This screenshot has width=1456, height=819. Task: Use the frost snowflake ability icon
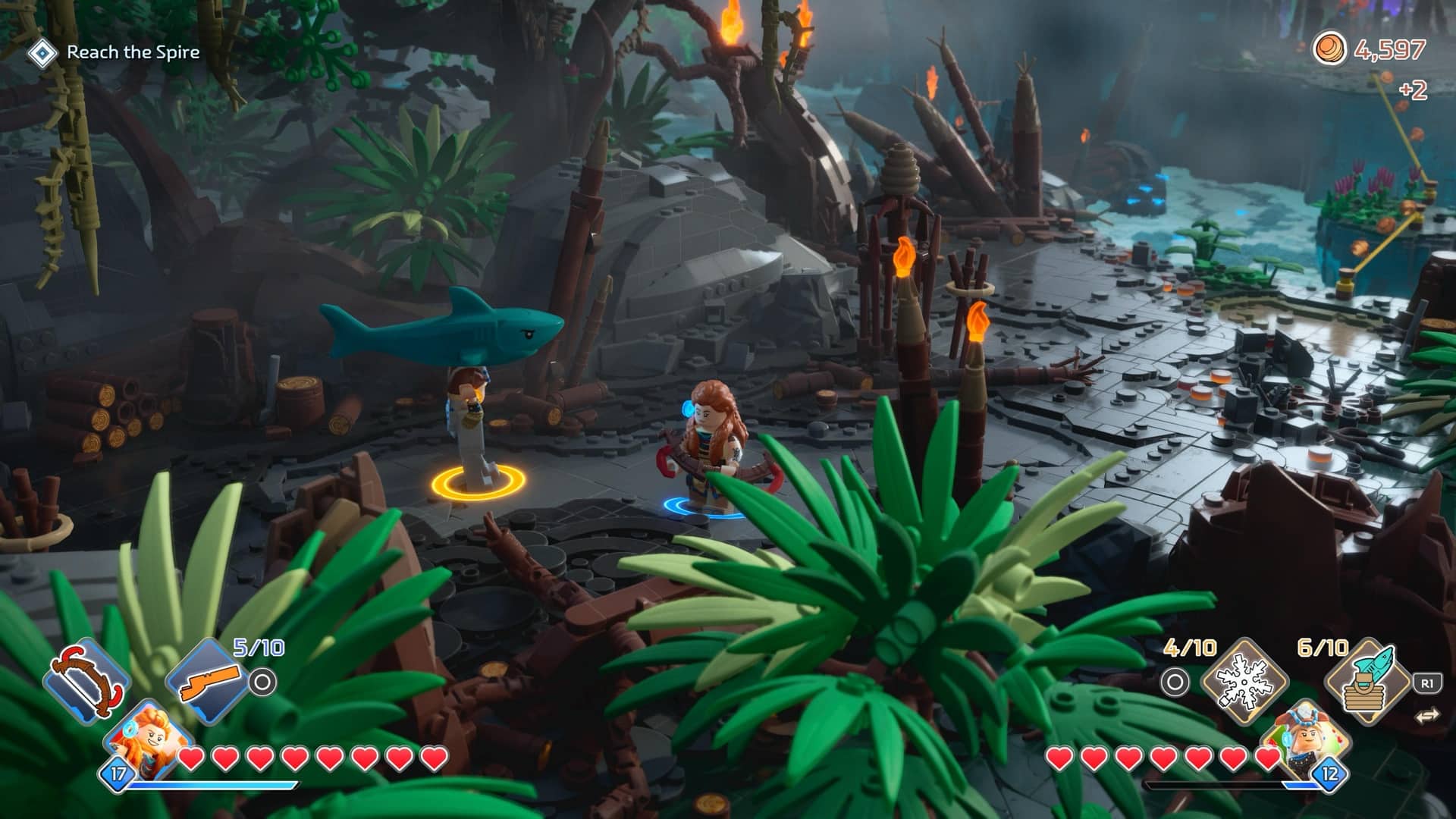(1244, 680)
